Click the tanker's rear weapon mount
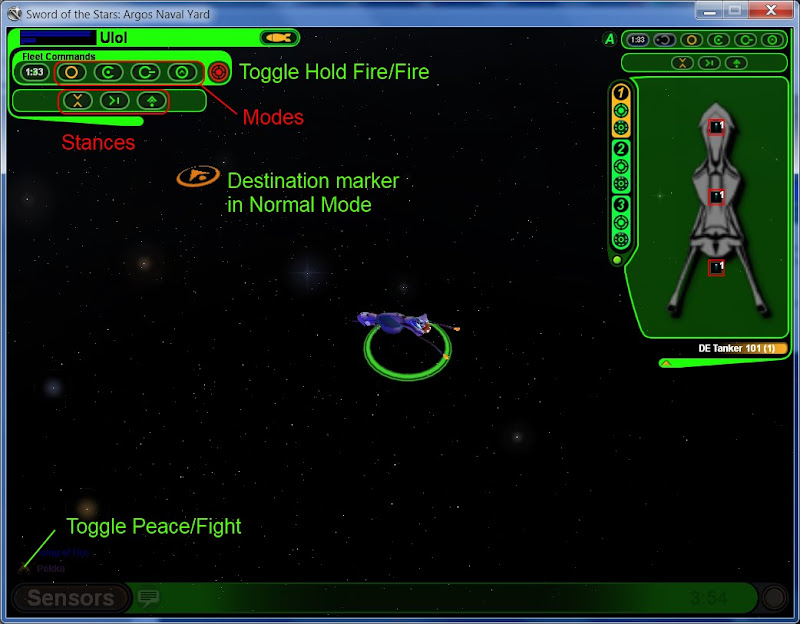Viewport: 800px width, 624px height. [x=716, y=267]
